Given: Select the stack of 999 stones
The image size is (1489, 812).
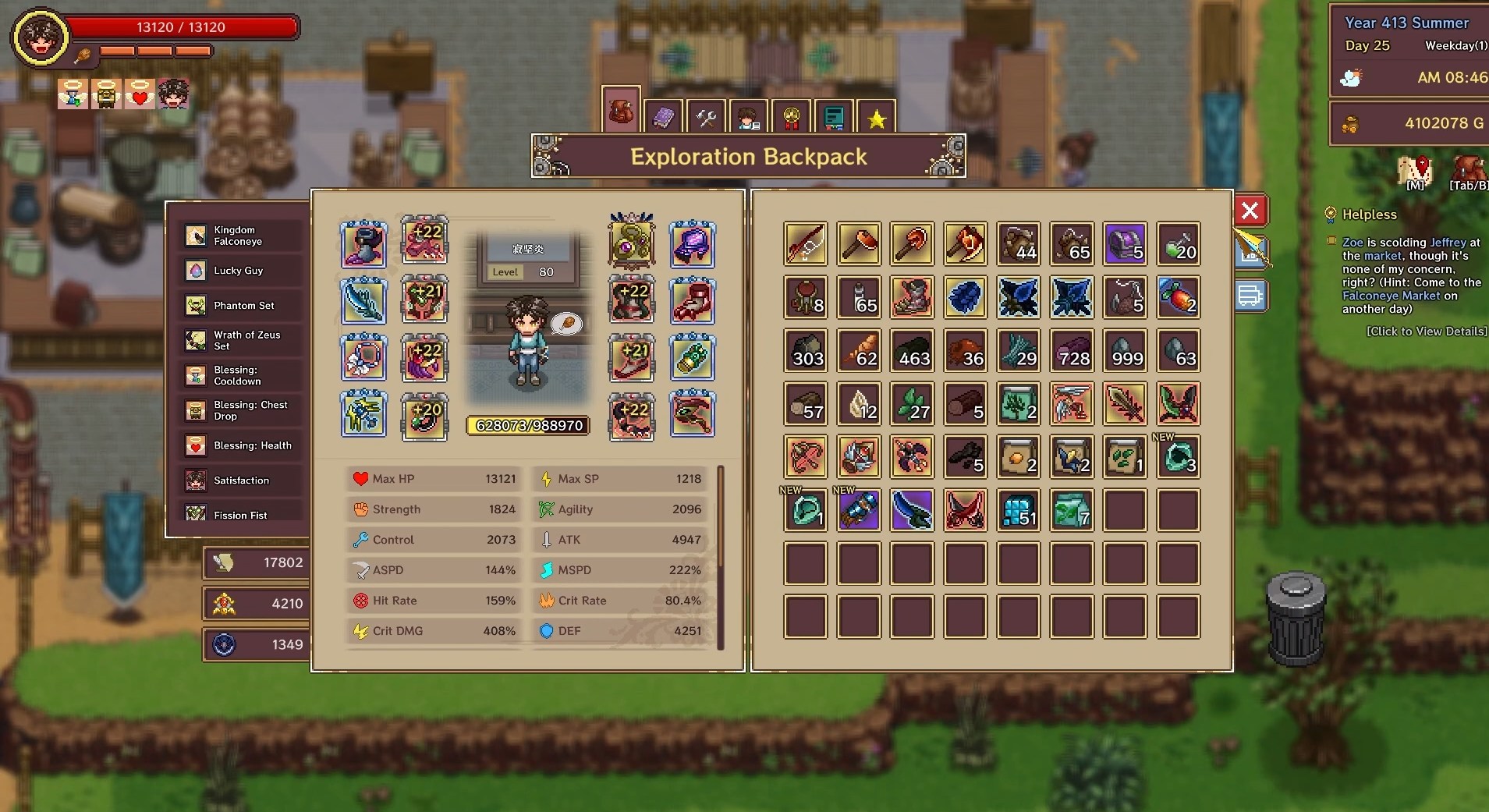Looking at the screenshot, I should [1125, 351].
